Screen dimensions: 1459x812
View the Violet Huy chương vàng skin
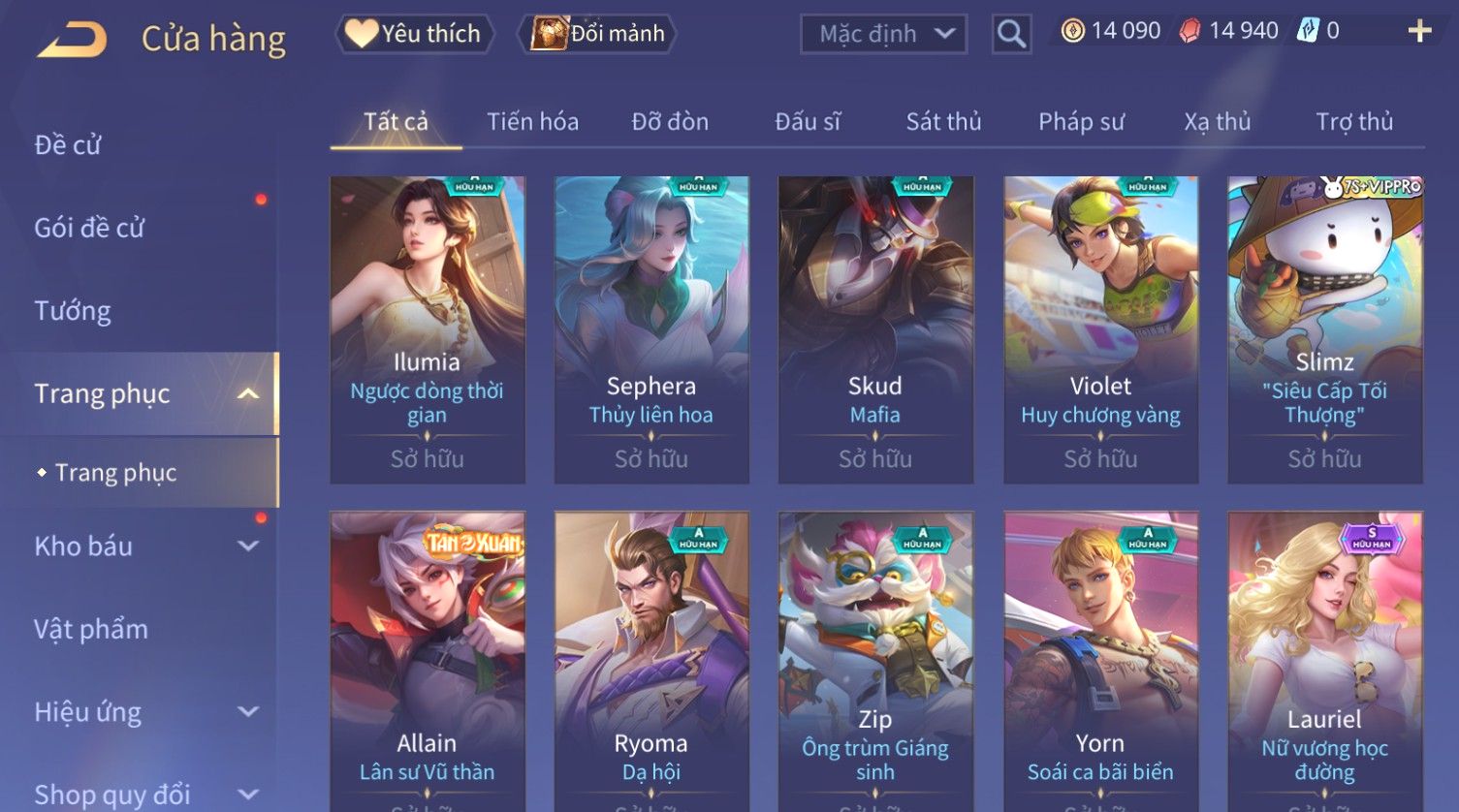1100,329
